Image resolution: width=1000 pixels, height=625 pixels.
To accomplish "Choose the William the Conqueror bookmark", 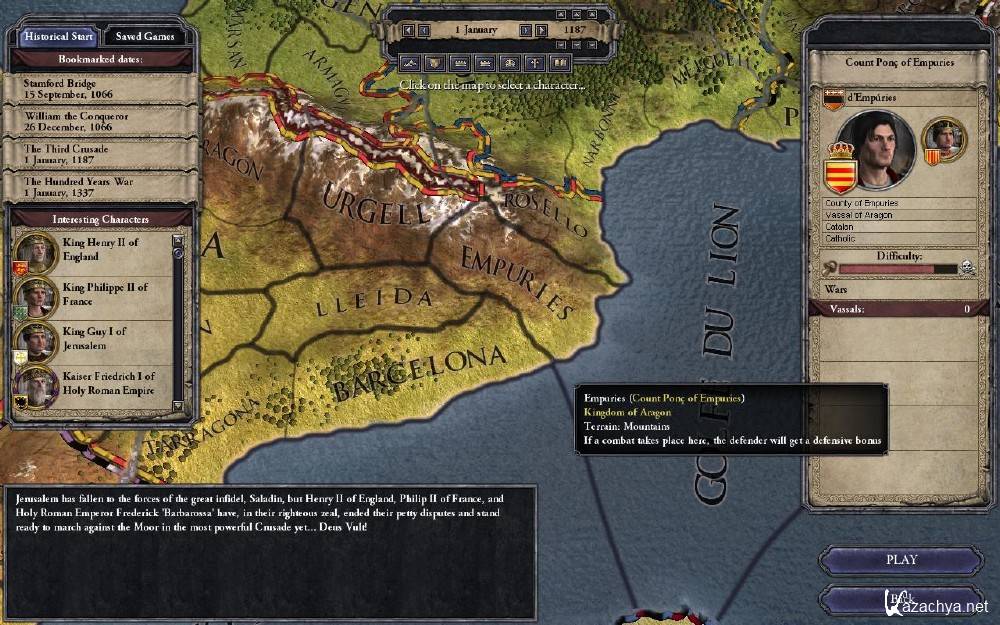I will [x=99, y=121].
